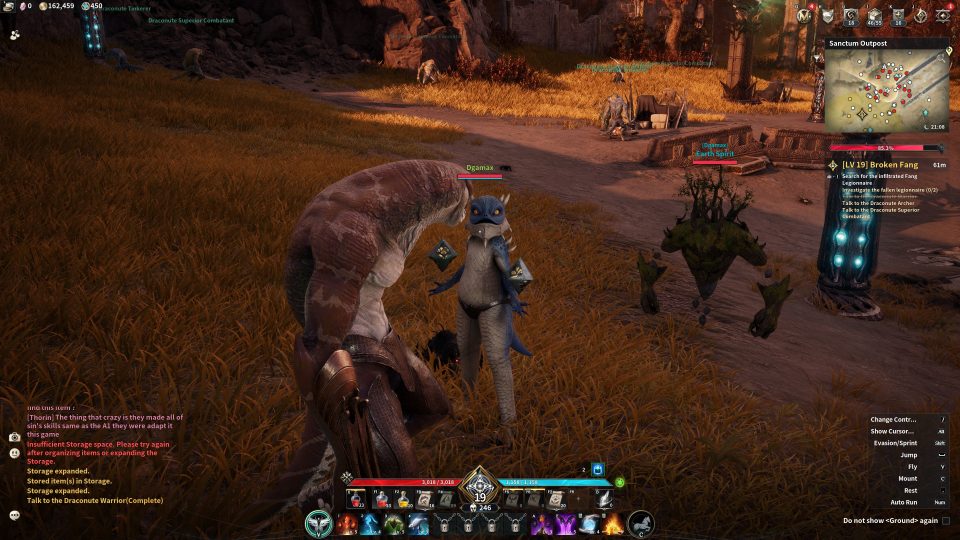This screenshot has height=540, width=960.
Task: Summon the mount using the horse icon
Action: point(640,523)
